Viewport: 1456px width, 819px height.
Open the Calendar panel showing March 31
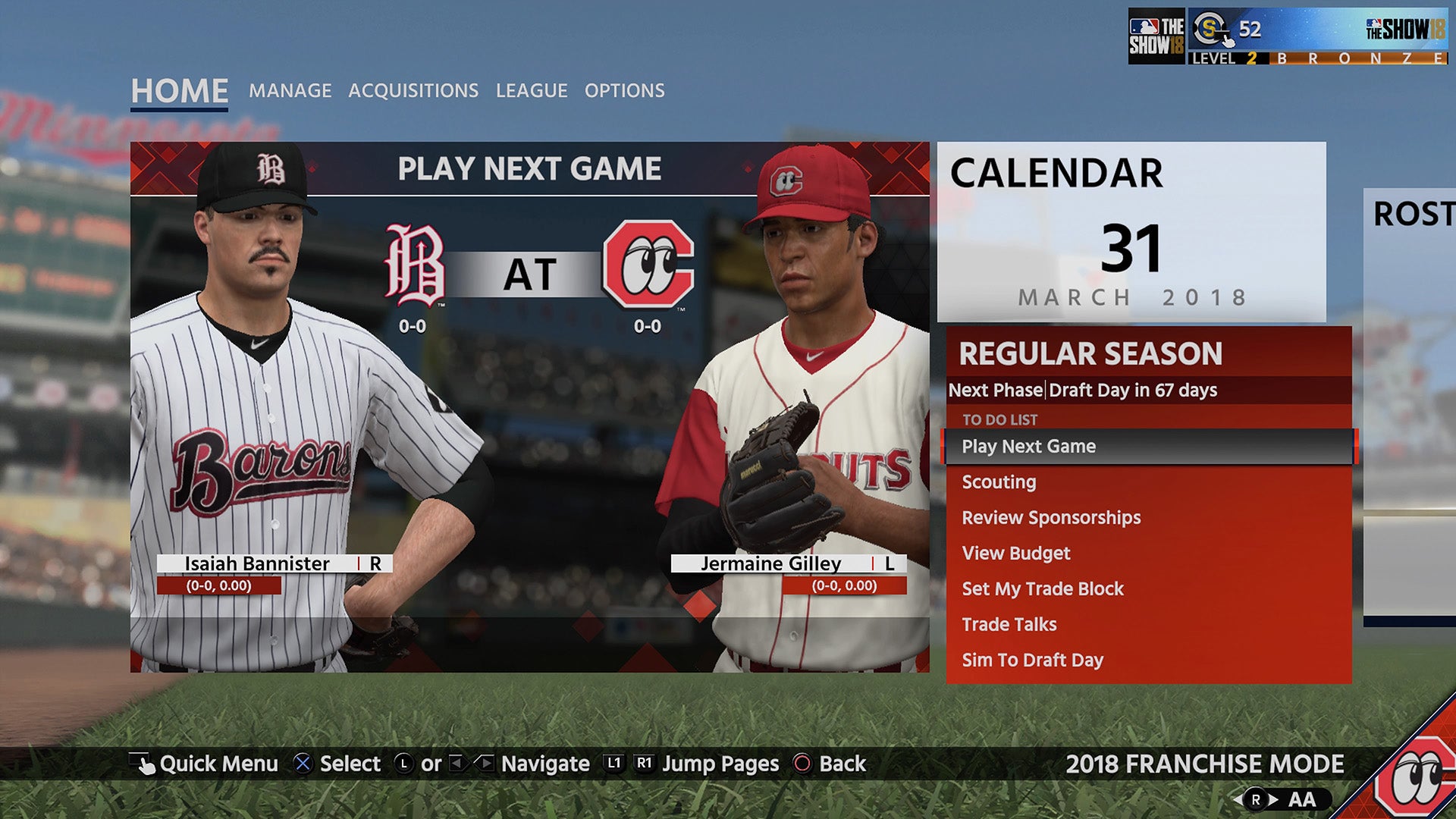[x=1131, y=232]
